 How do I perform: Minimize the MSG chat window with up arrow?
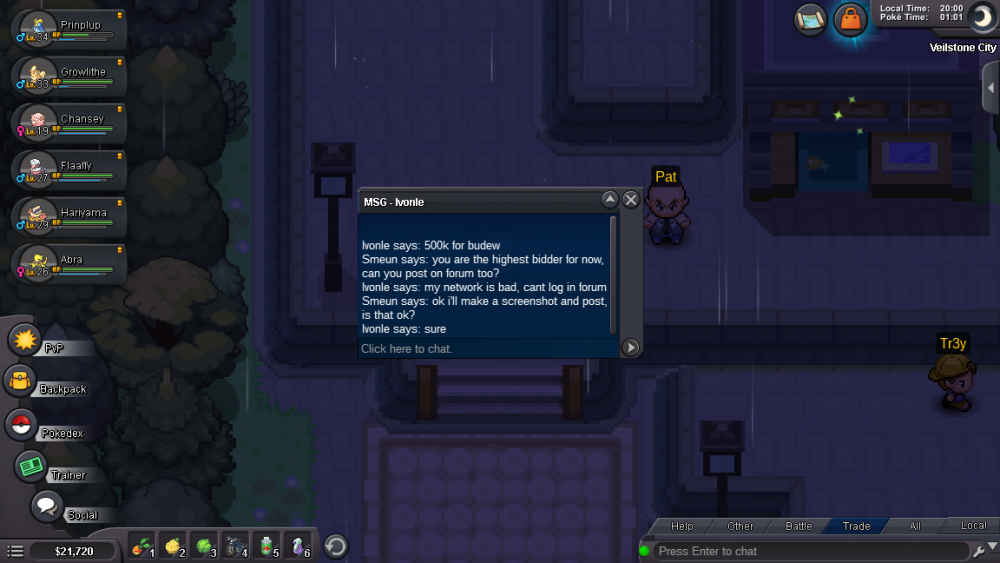[x=610, y=200]
